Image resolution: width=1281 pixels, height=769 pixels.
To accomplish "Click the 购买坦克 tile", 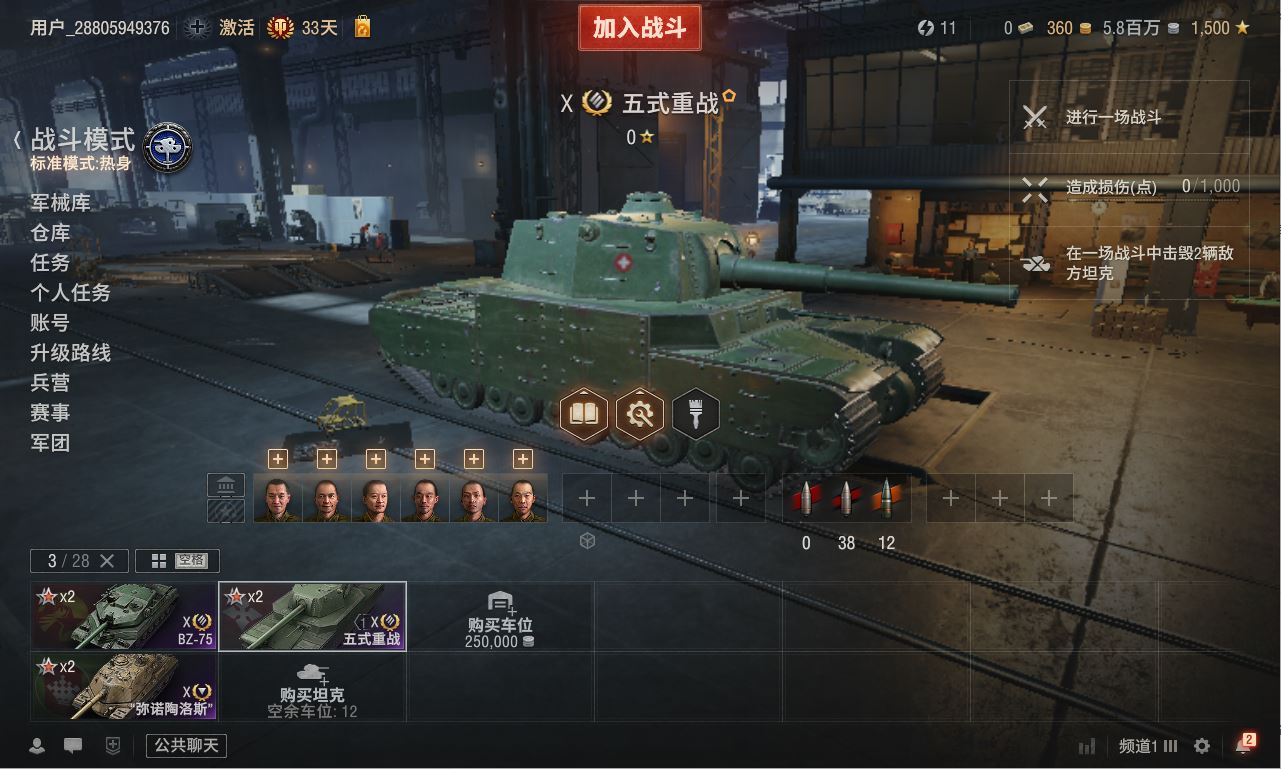I will [x=312, y=686].
